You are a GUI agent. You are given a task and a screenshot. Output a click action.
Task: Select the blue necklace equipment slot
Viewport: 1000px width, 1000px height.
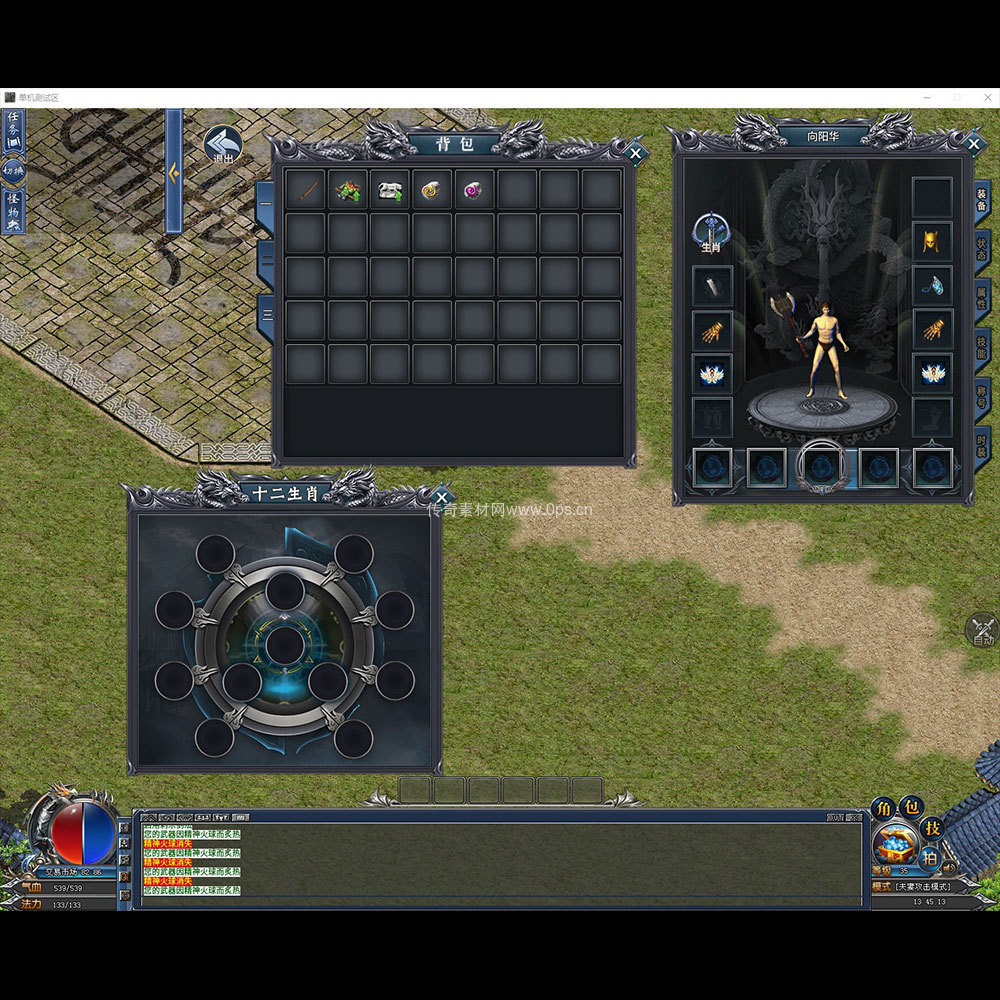[932, 285]
